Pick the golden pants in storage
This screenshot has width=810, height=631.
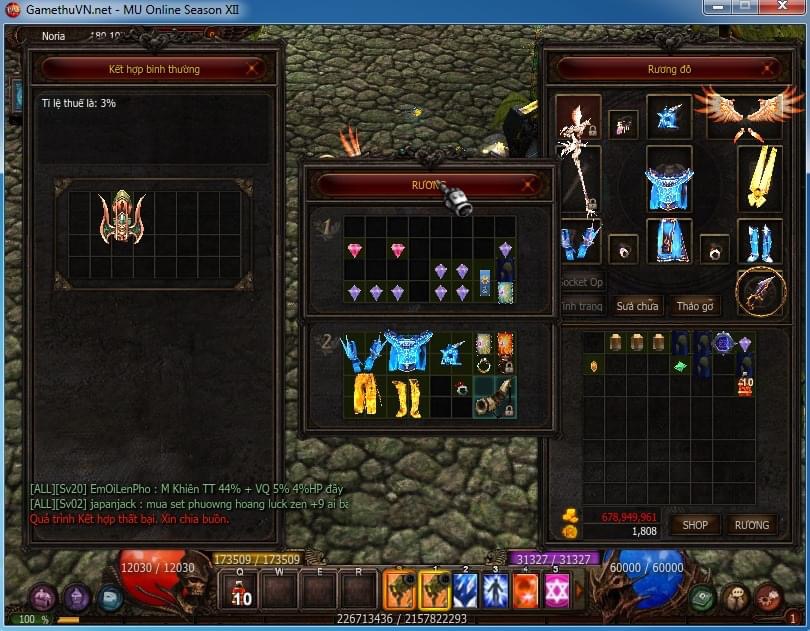(x=363, y=395)
